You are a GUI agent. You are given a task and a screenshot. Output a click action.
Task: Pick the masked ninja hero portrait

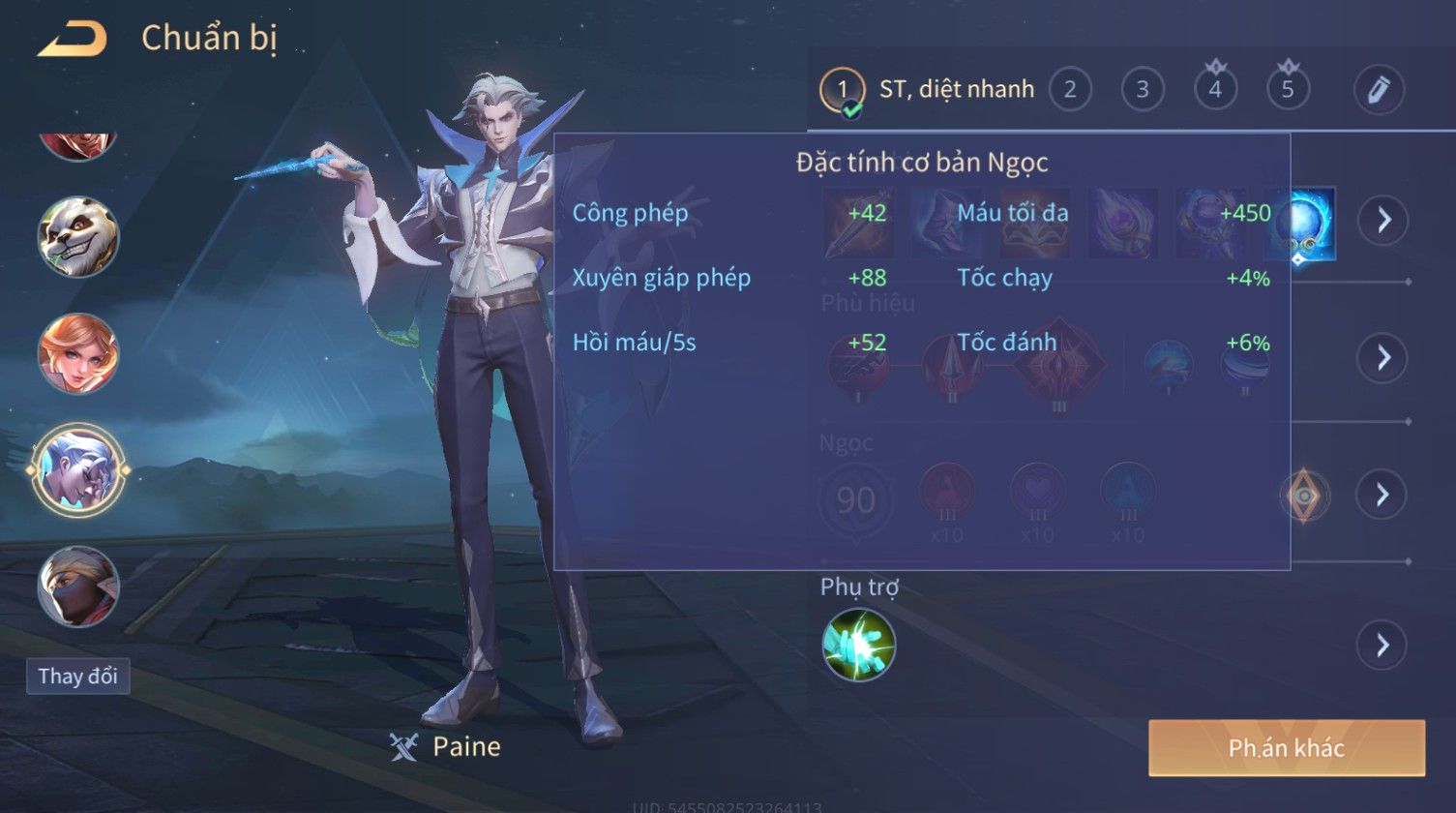click(x=78, y=587)
